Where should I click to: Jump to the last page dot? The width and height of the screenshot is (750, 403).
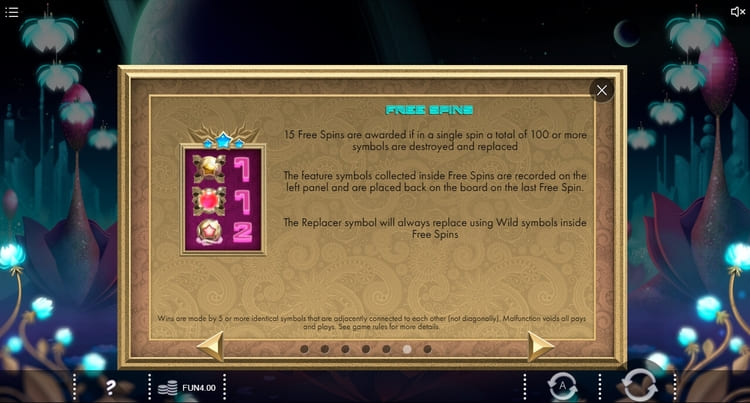coord(427,349)
